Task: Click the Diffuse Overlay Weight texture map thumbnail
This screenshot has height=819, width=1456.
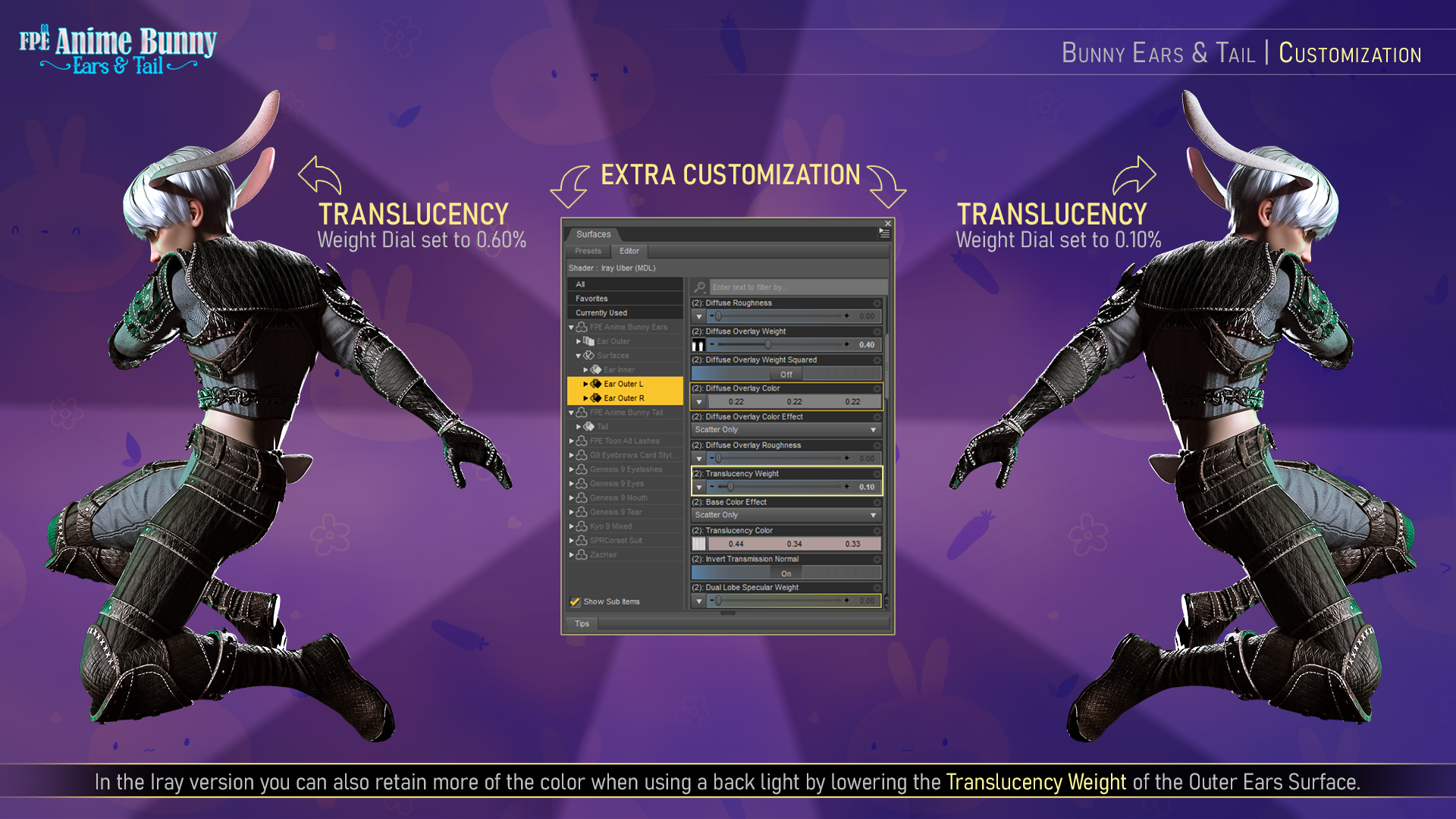Action: (x=699, y=345)
